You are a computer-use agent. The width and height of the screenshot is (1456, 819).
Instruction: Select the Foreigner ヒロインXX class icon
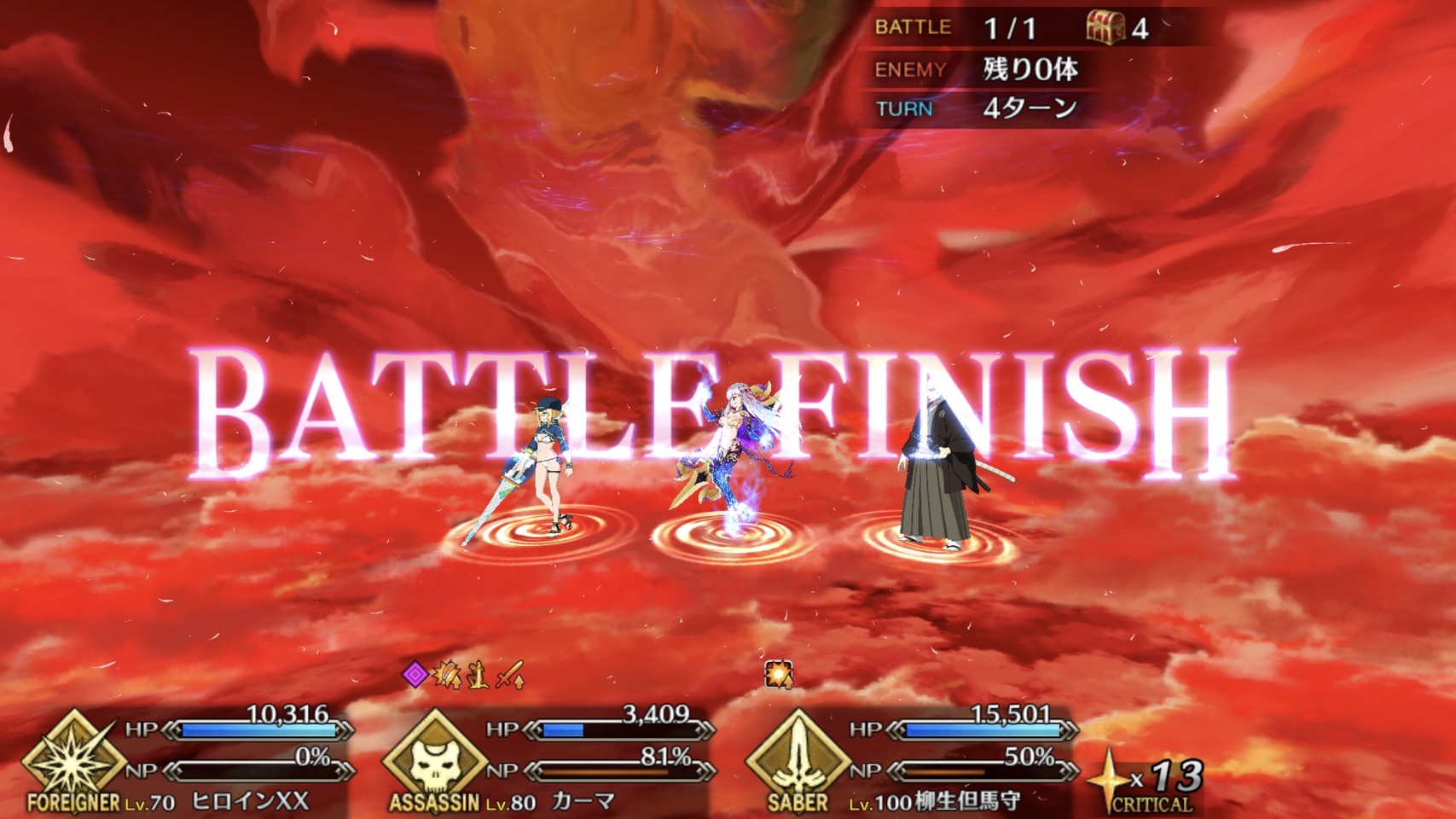[72, 758]
